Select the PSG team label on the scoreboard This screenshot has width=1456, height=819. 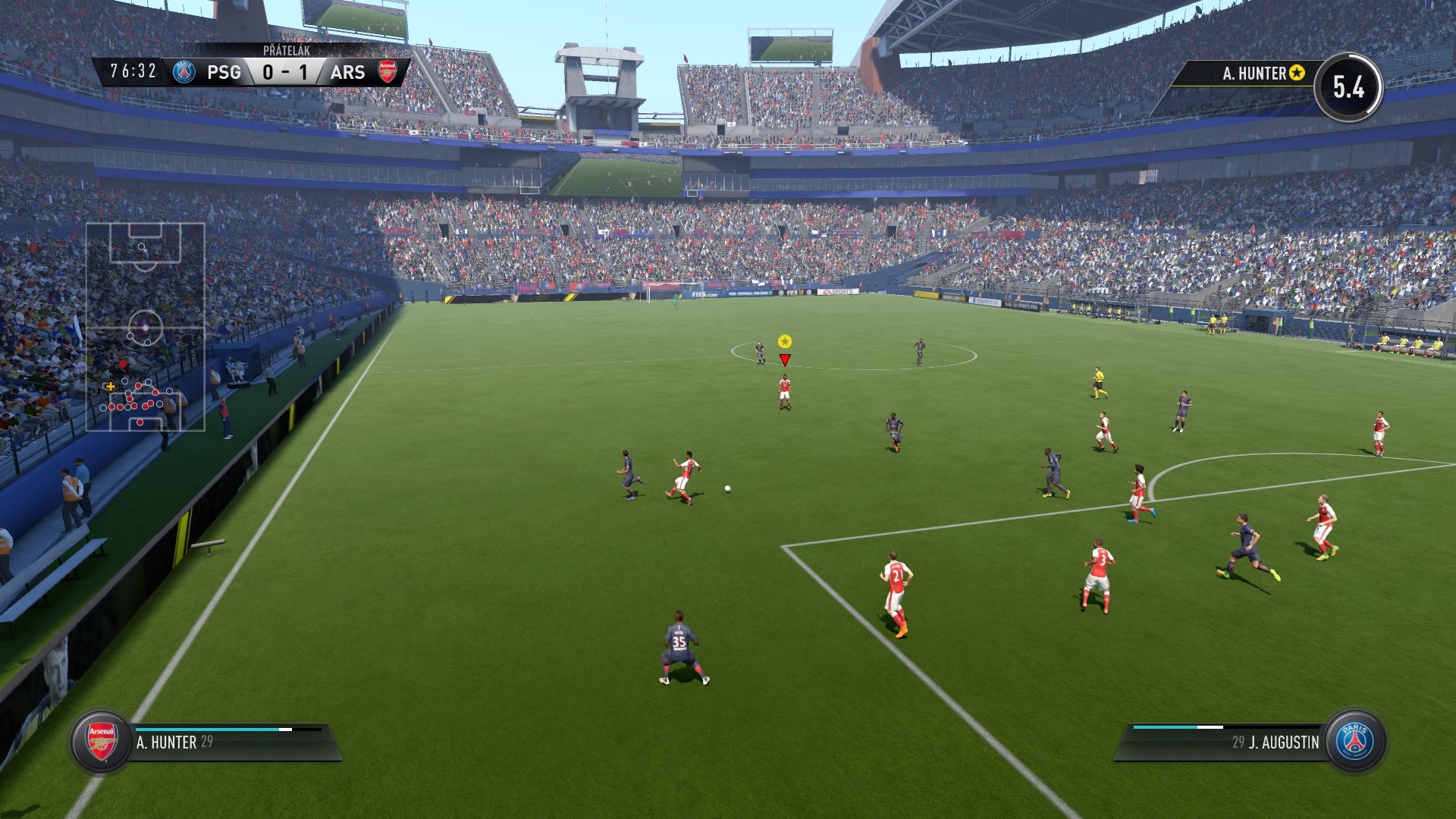[x=225, y=73]
